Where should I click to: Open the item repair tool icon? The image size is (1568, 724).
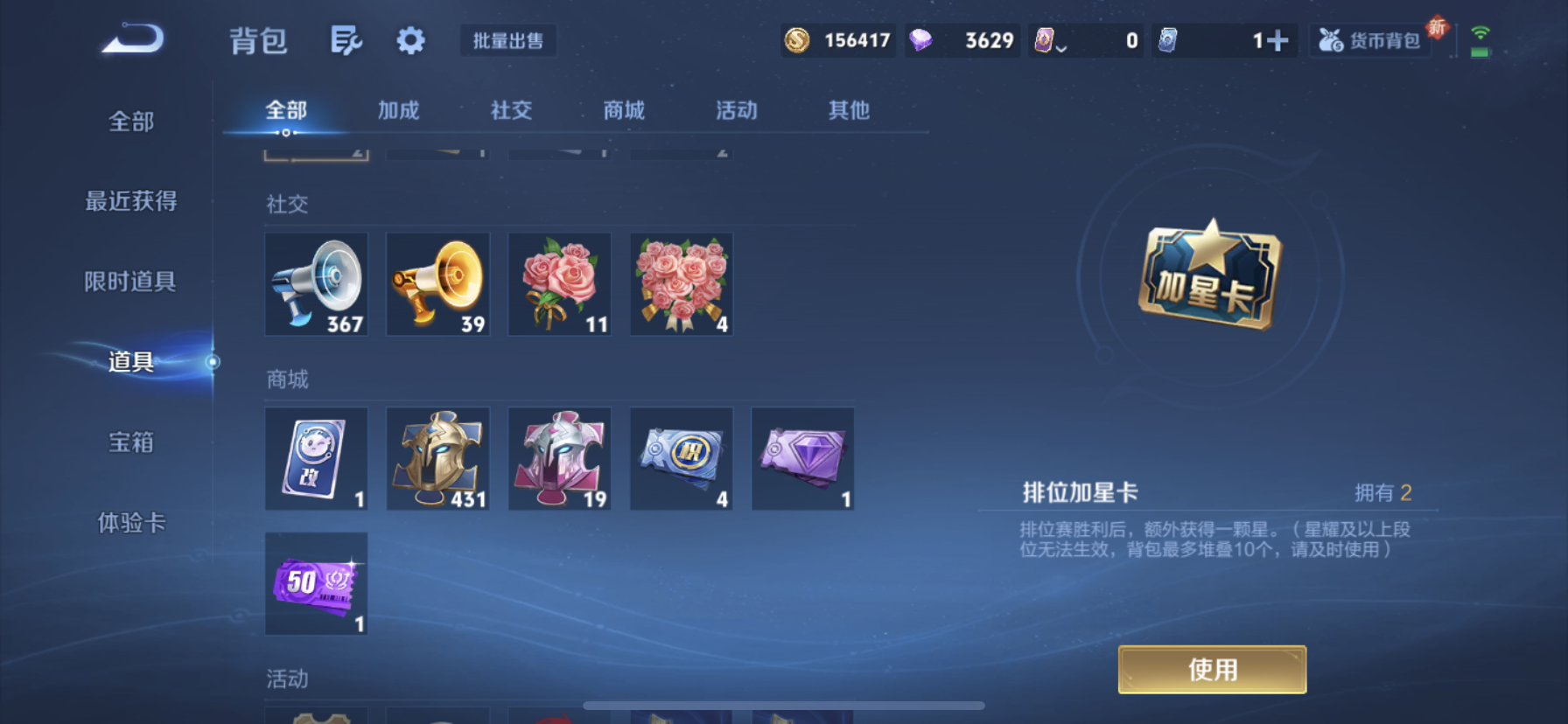click(346, 40)
